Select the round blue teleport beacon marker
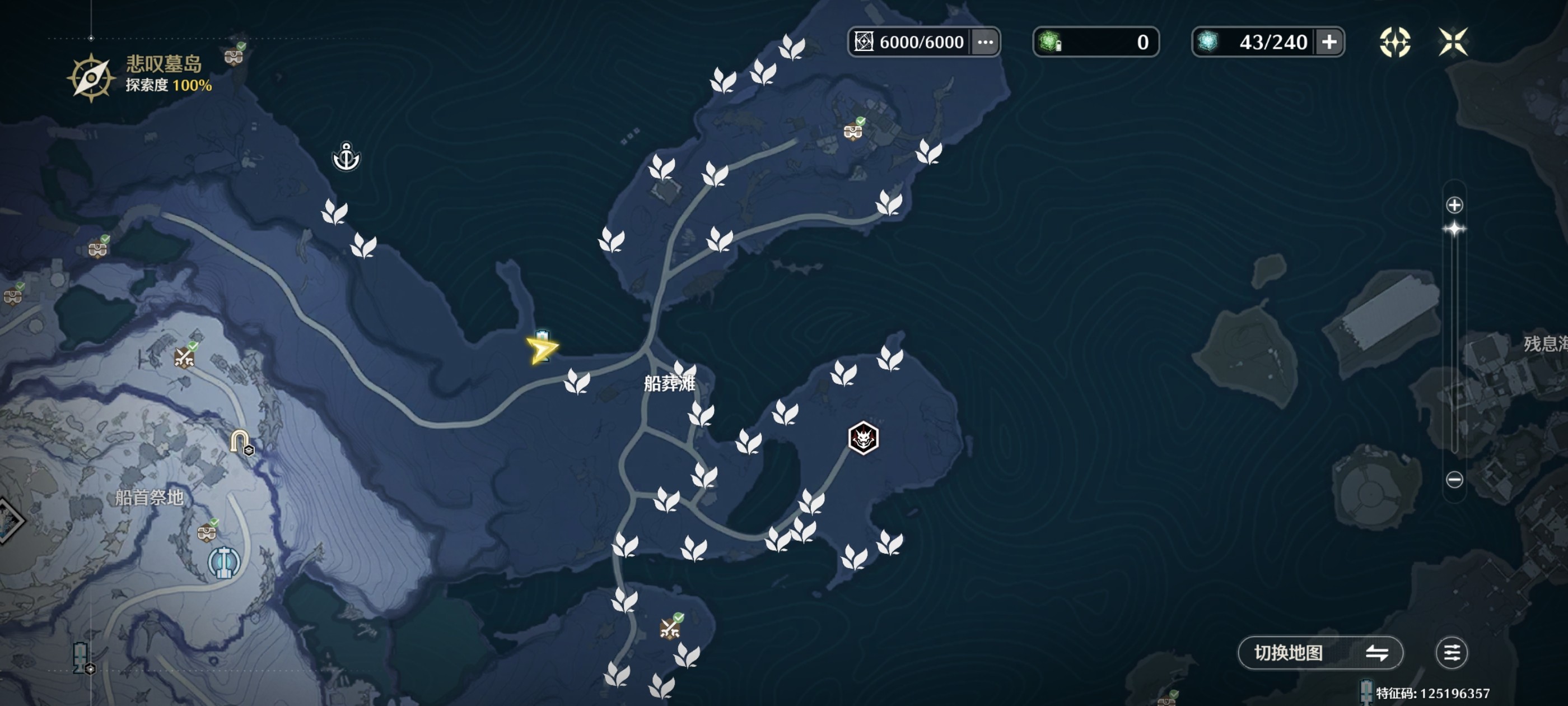 click(224, 562)
